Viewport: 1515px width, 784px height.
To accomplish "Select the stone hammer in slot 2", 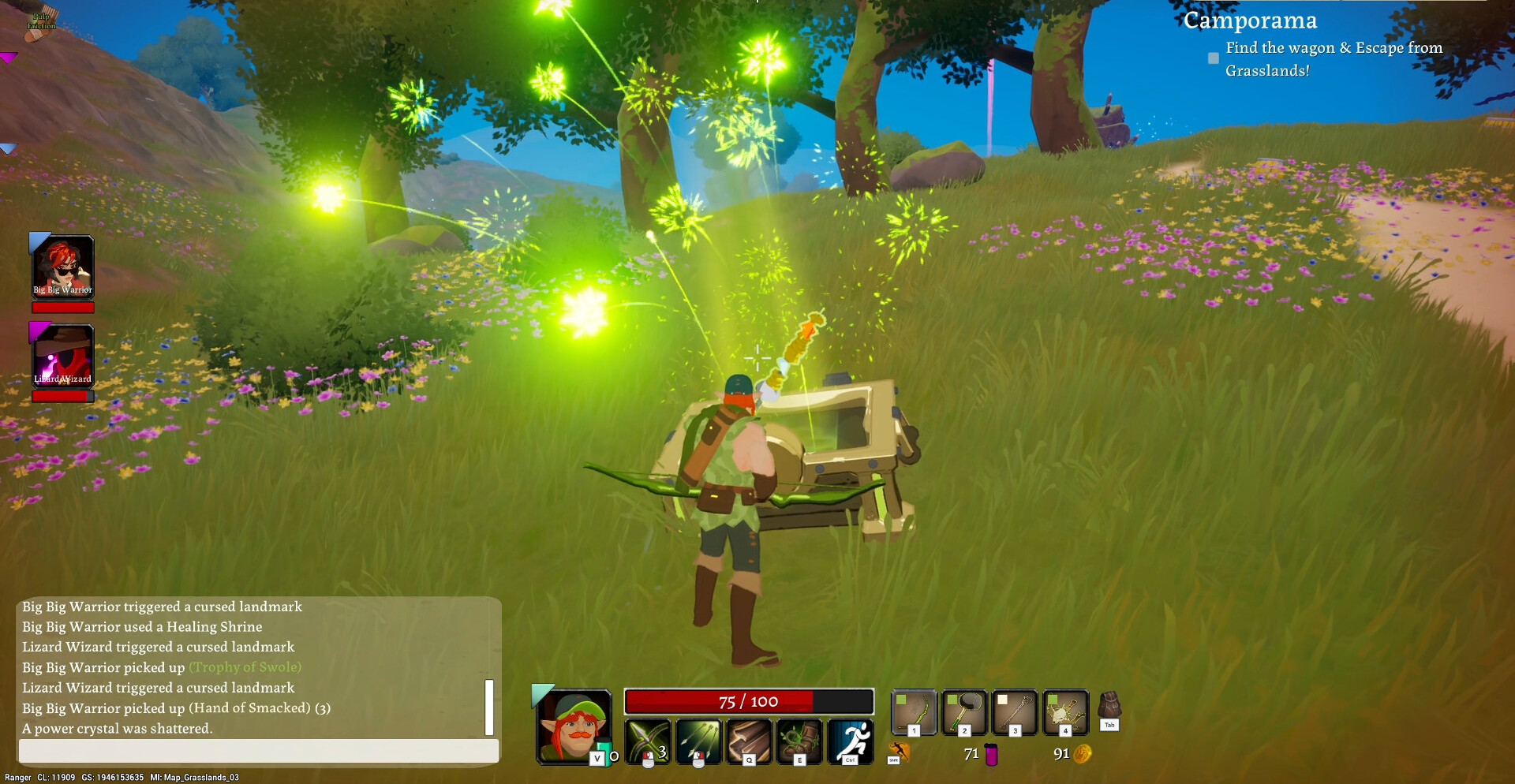I will click(964, 712).
